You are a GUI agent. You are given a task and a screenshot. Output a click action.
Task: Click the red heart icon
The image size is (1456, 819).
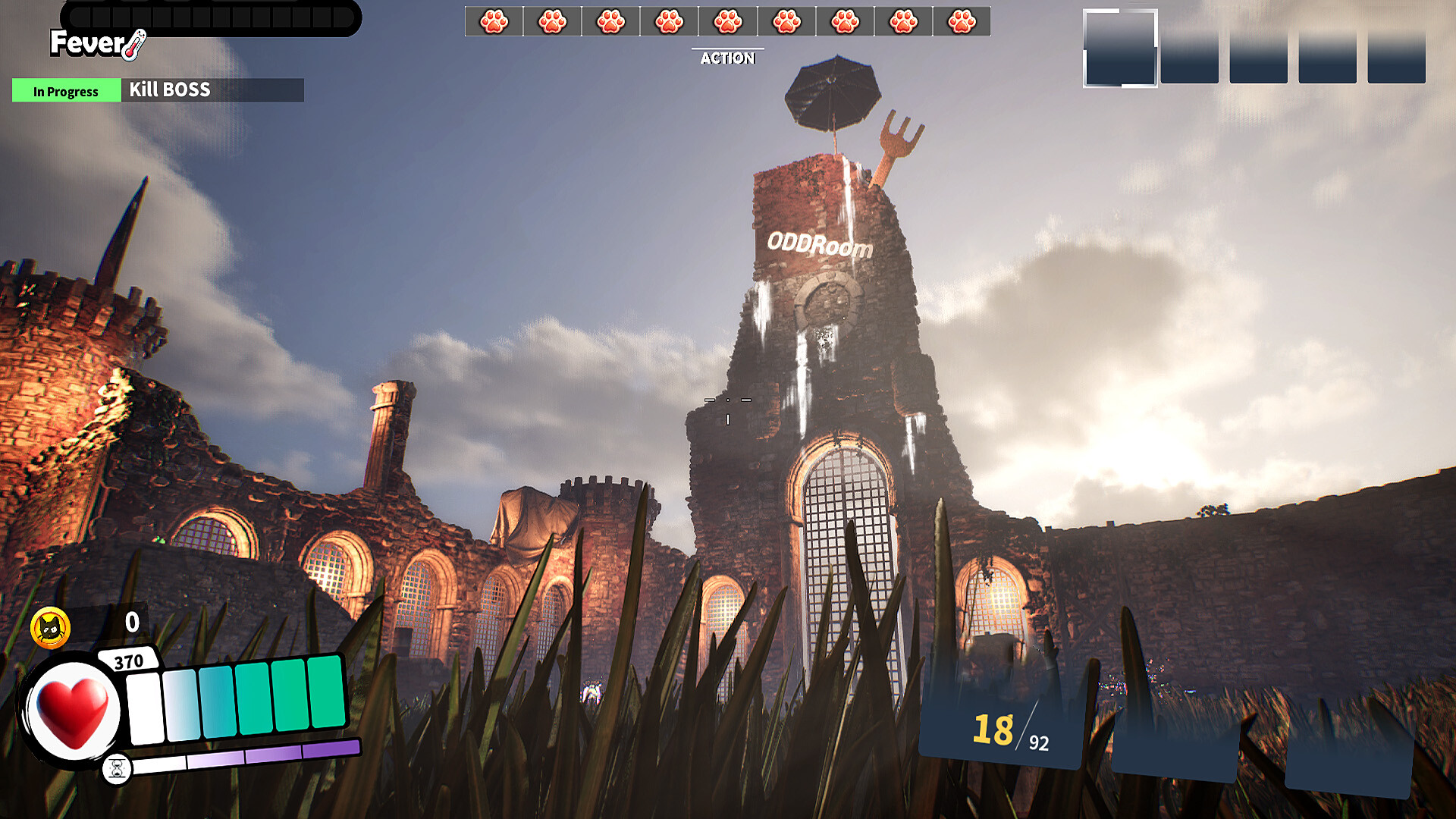74,711
